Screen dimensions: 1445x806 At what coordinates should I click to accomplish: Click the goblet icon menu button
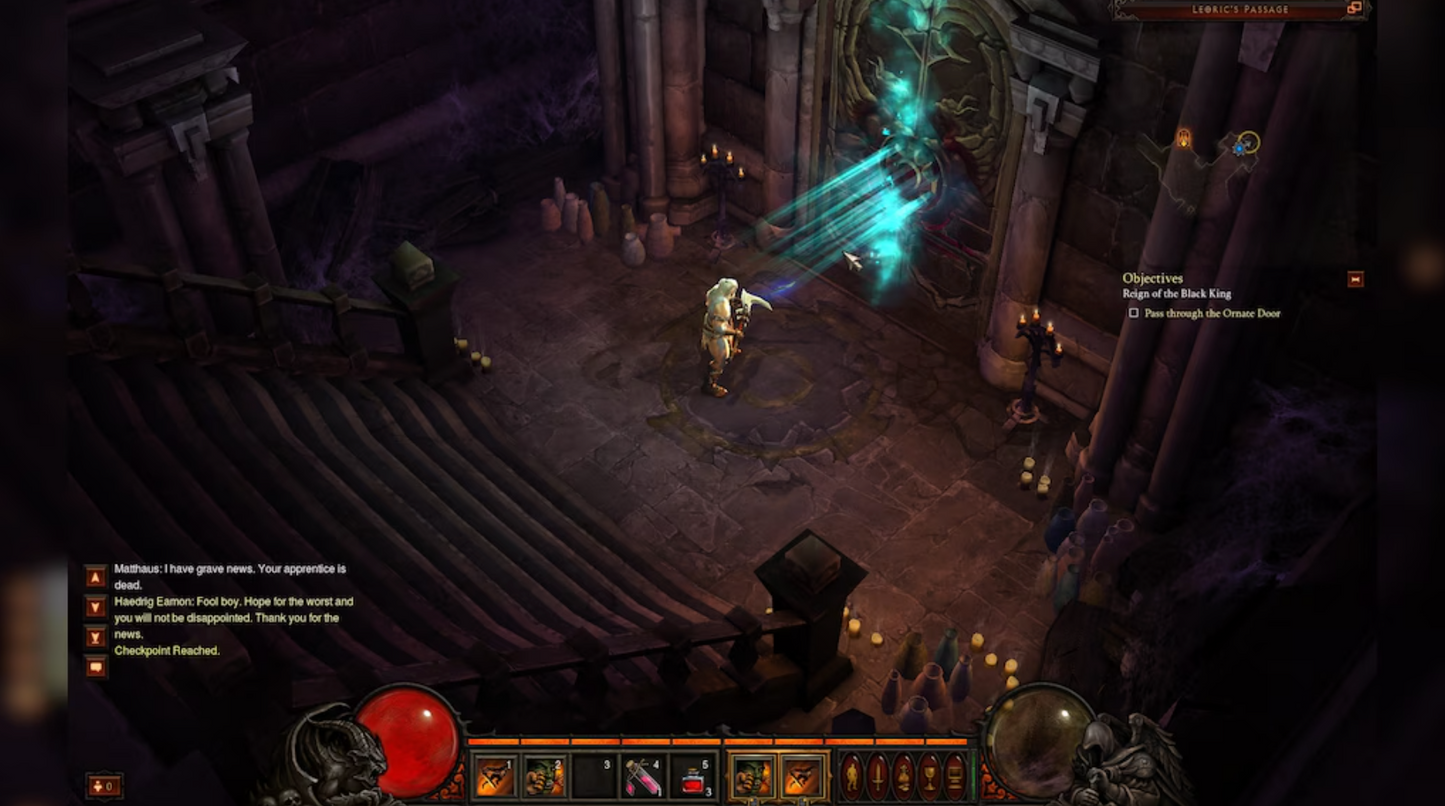tap(929, 777)
